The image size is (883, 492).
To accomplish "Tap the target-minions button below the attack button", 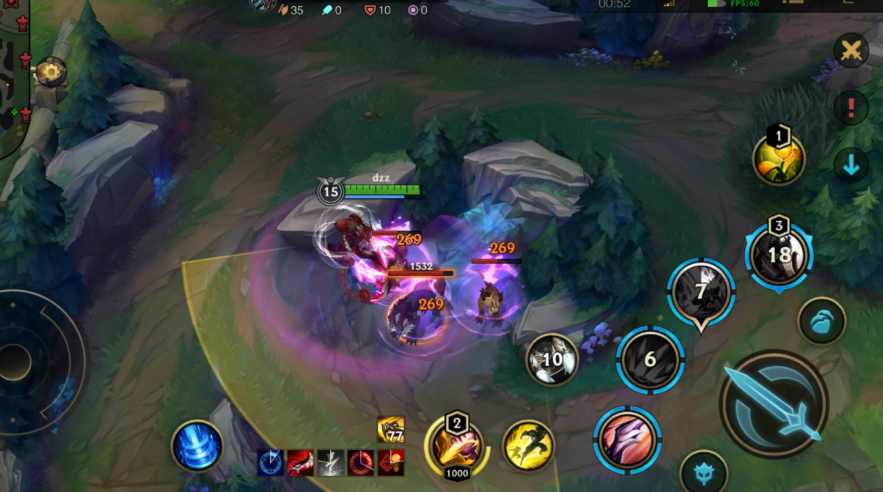I will (703, 472).
